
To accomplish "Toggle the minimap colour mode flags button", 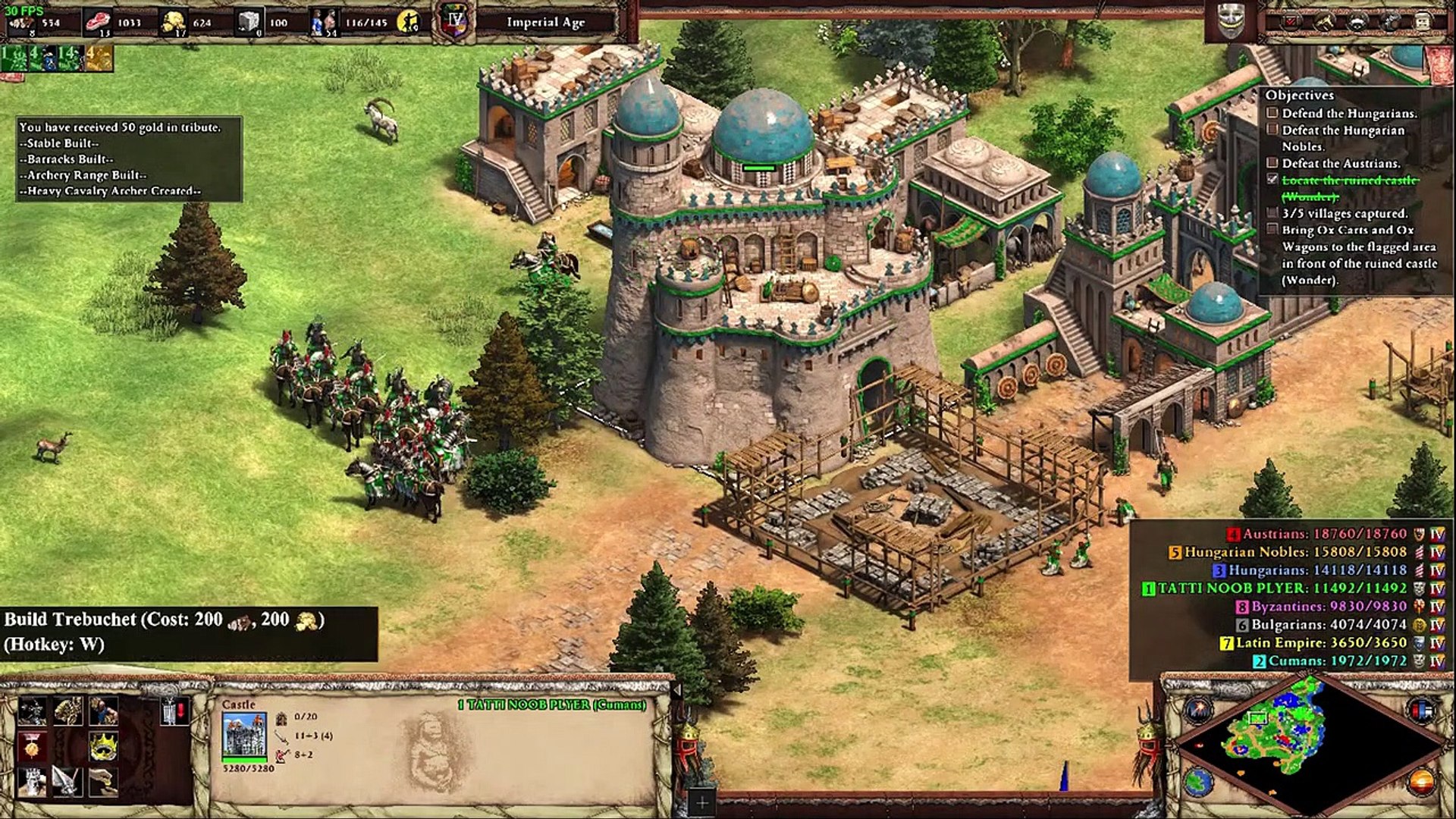I will point(1420,711).
